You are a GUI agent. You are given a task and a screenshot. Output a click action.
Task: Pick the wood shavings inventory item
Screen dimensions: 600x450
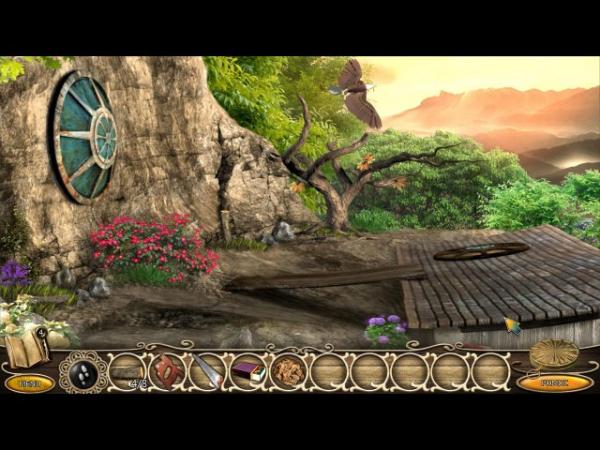point(288,372)
